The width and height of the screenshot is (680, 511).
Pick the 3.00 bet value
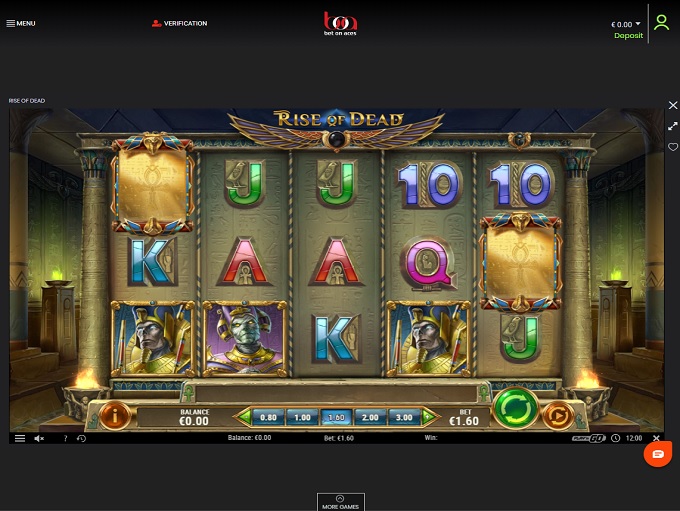(403, 417)
